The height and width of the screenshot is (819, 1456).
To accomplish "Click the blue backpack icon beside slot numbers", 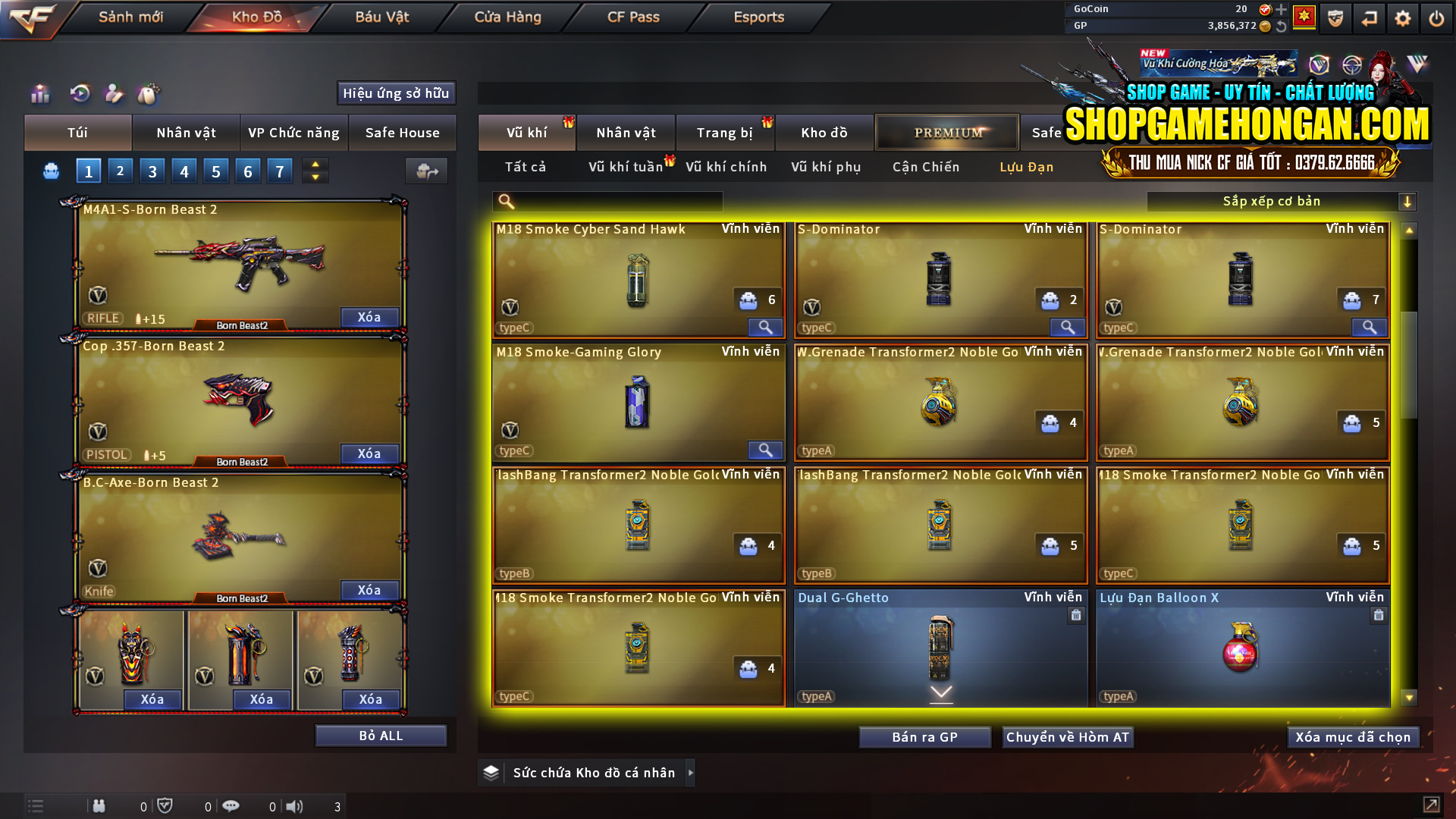I will 51,171.
